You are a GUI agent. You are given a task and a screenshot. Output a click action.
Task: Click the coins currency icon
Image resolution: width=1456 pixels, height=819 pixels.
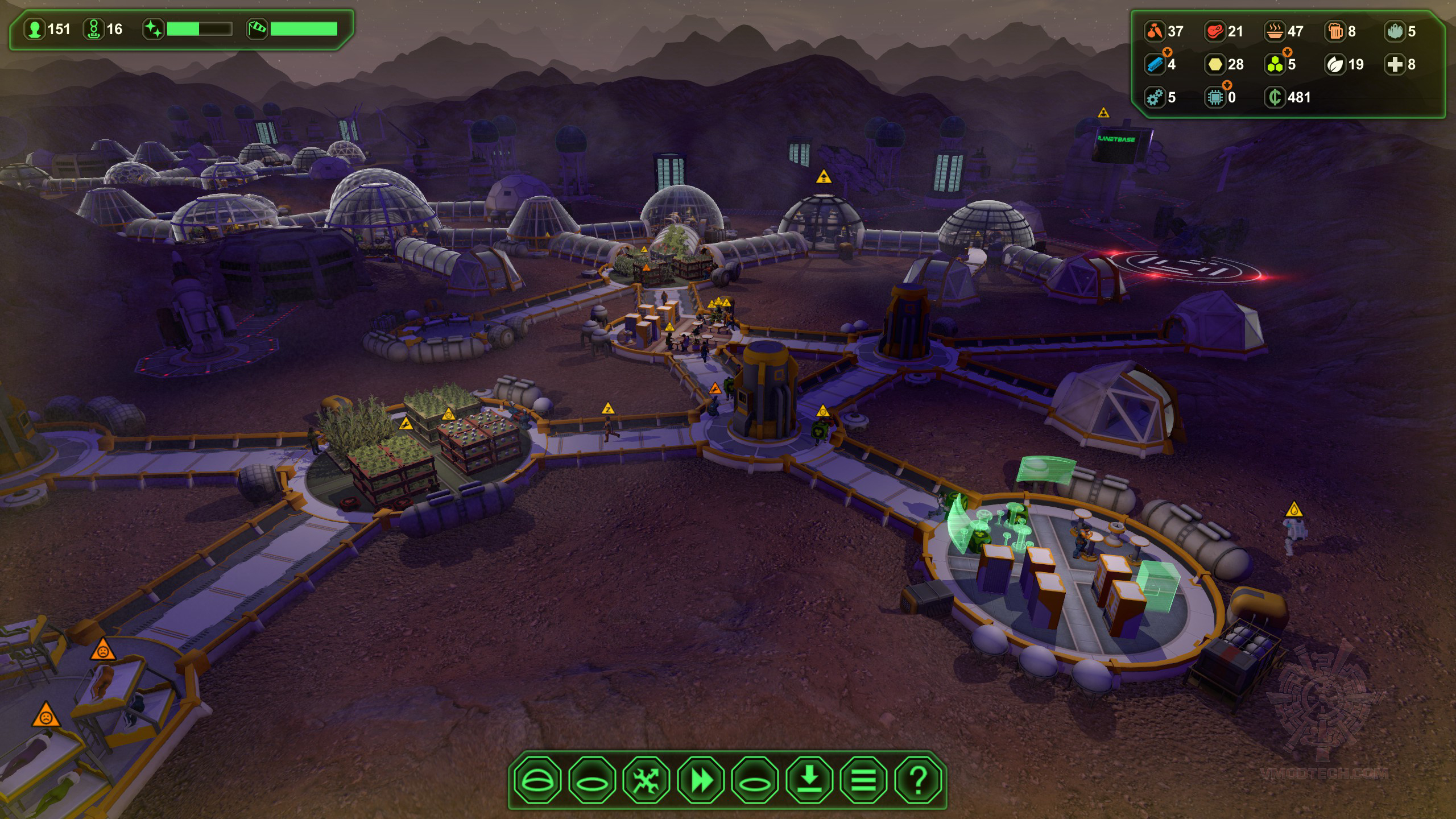[1275, 98]
